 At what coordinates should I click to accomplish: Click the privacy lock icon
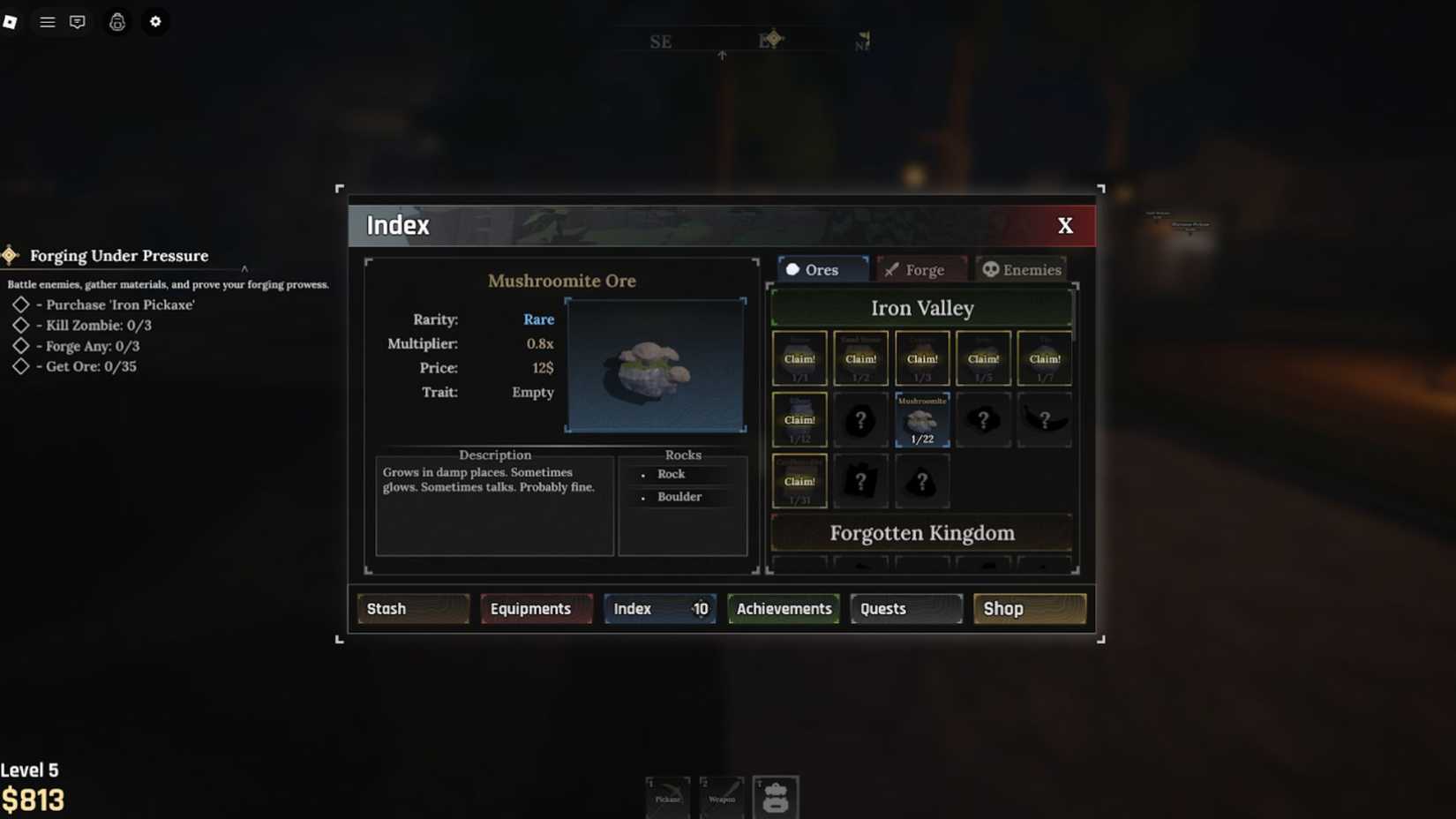point(116,21)
